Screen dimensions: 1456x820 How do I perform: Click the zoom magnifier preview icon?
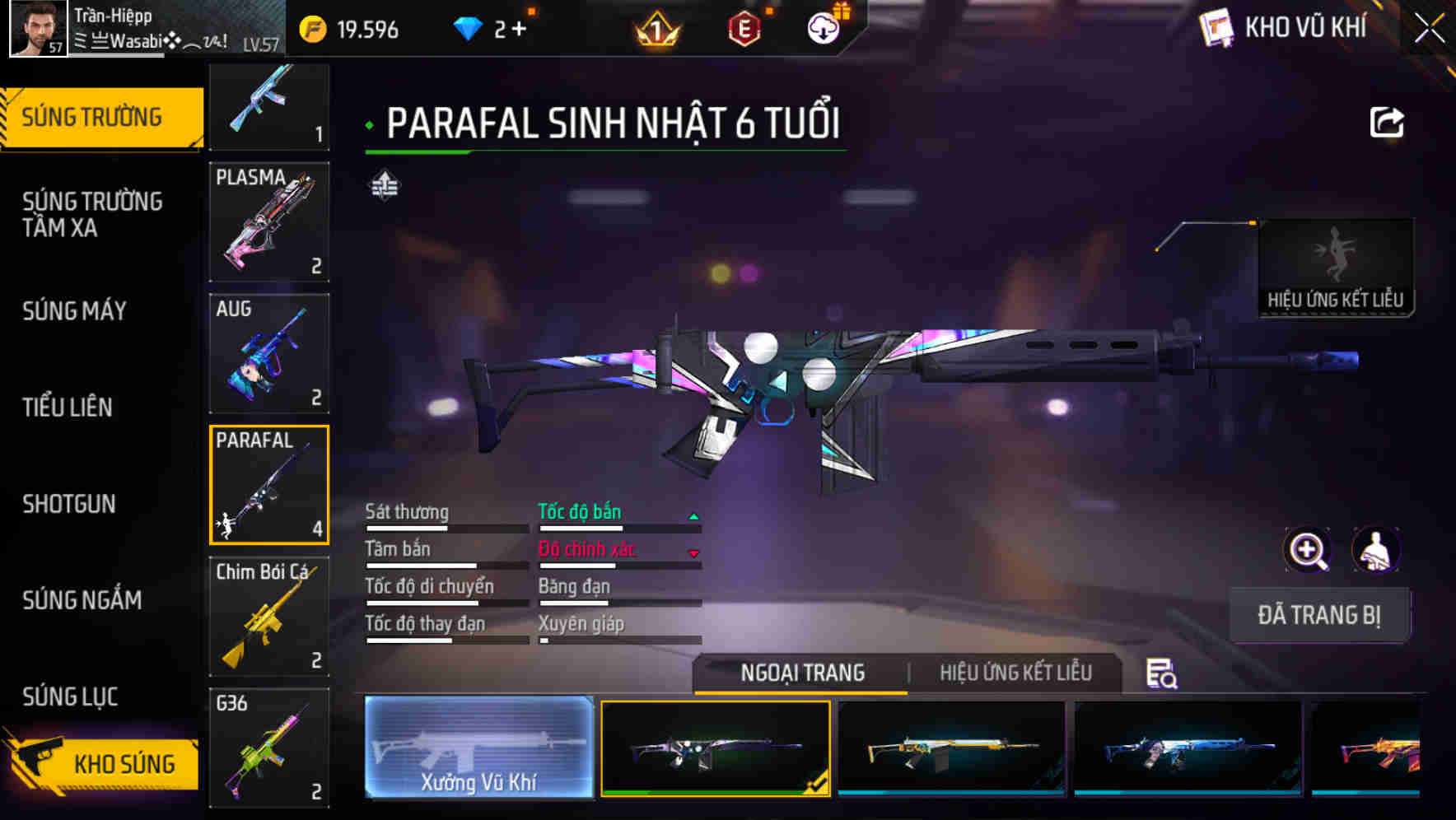pos(1307,550)
